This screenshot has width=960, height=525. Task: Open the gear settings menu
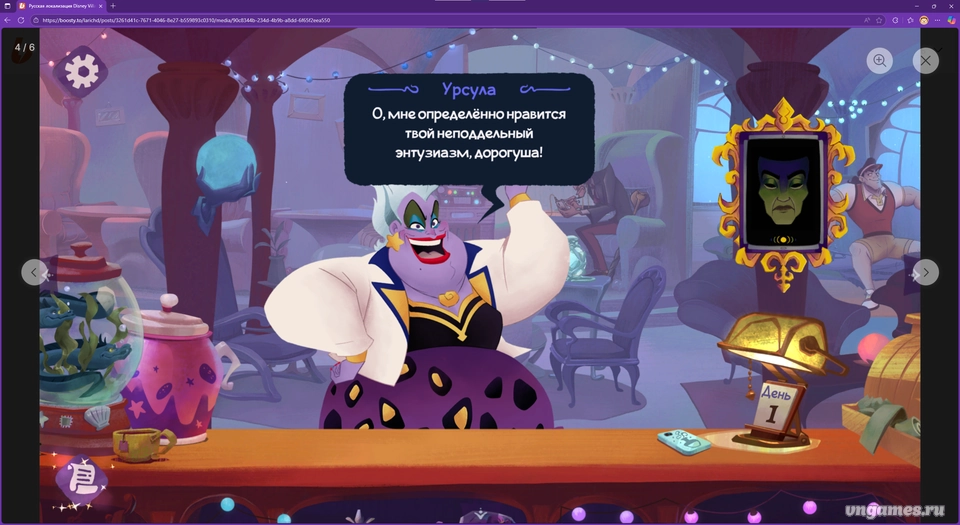tap(82, 70)
